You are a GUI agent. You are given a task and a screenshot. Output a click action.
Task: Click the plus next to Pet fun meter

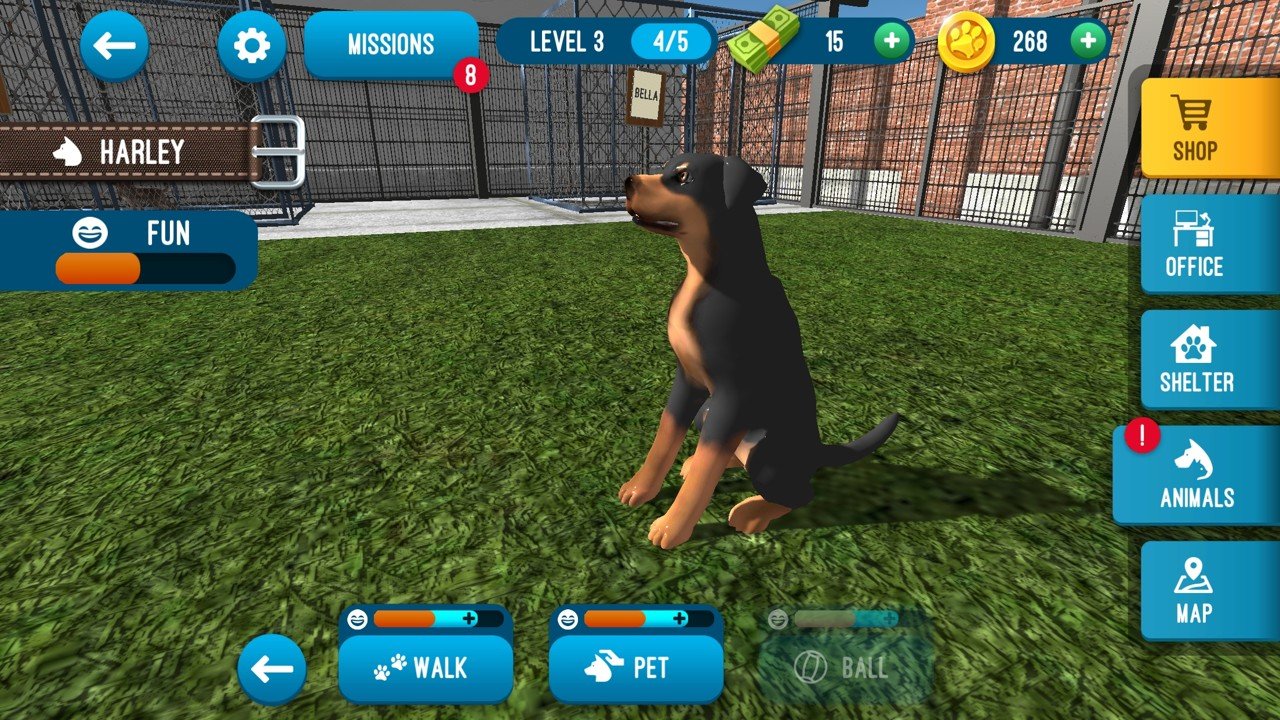(x=680, y=620)
